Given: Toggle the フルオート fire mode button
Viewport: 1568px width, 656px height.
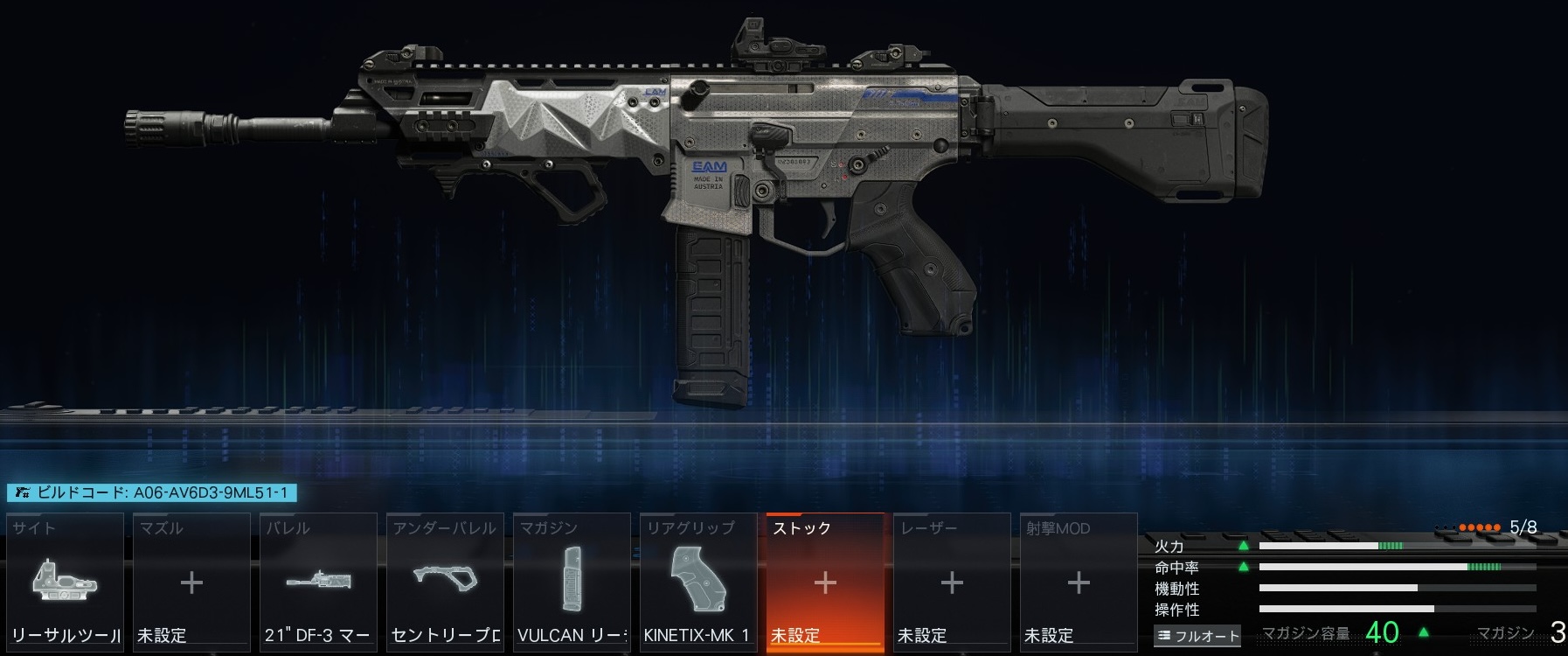Looking at the screenshot, I should coord(1197,636).
